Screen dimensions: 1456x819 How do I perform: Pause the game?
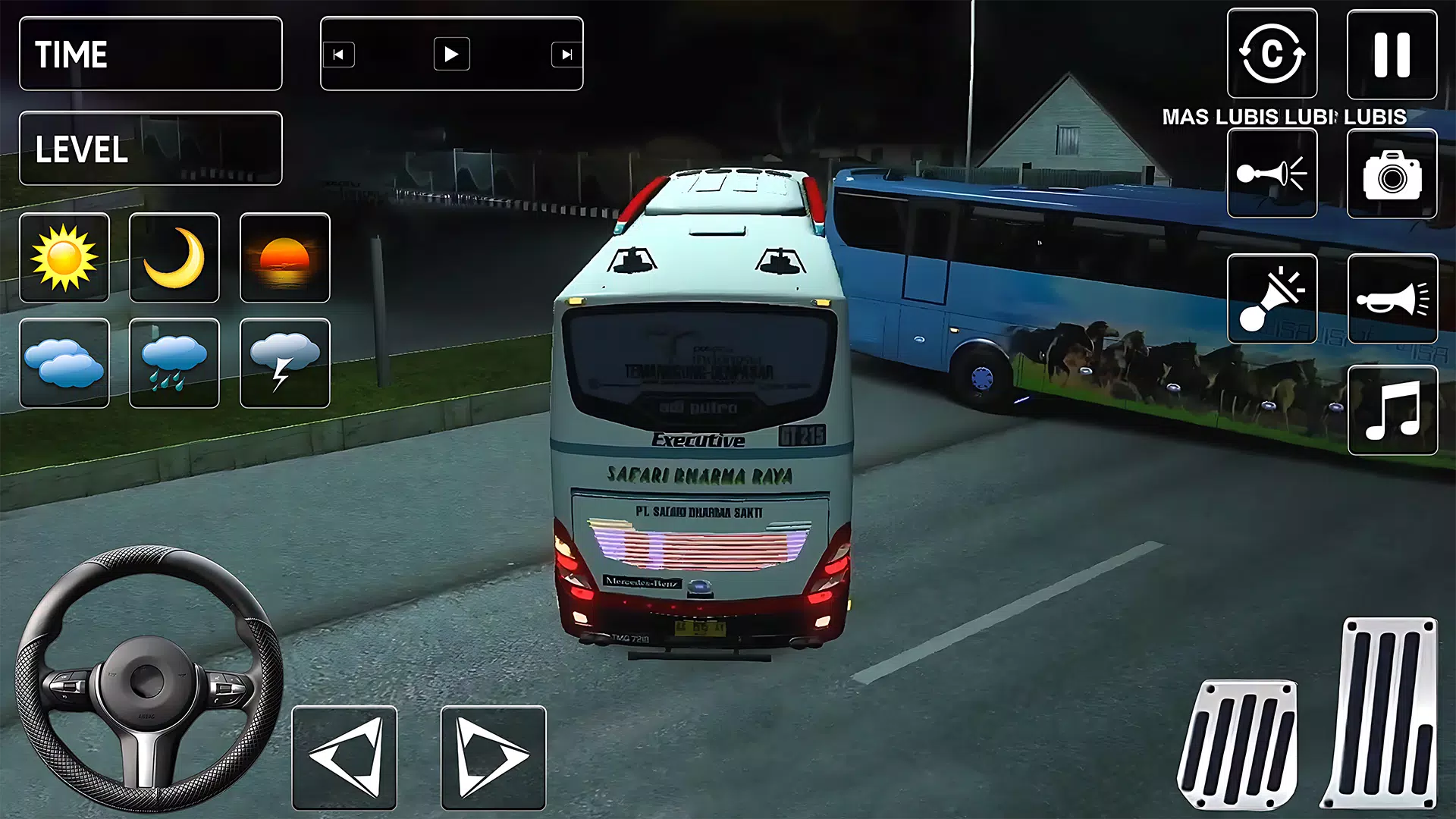tap(1392, 53)
